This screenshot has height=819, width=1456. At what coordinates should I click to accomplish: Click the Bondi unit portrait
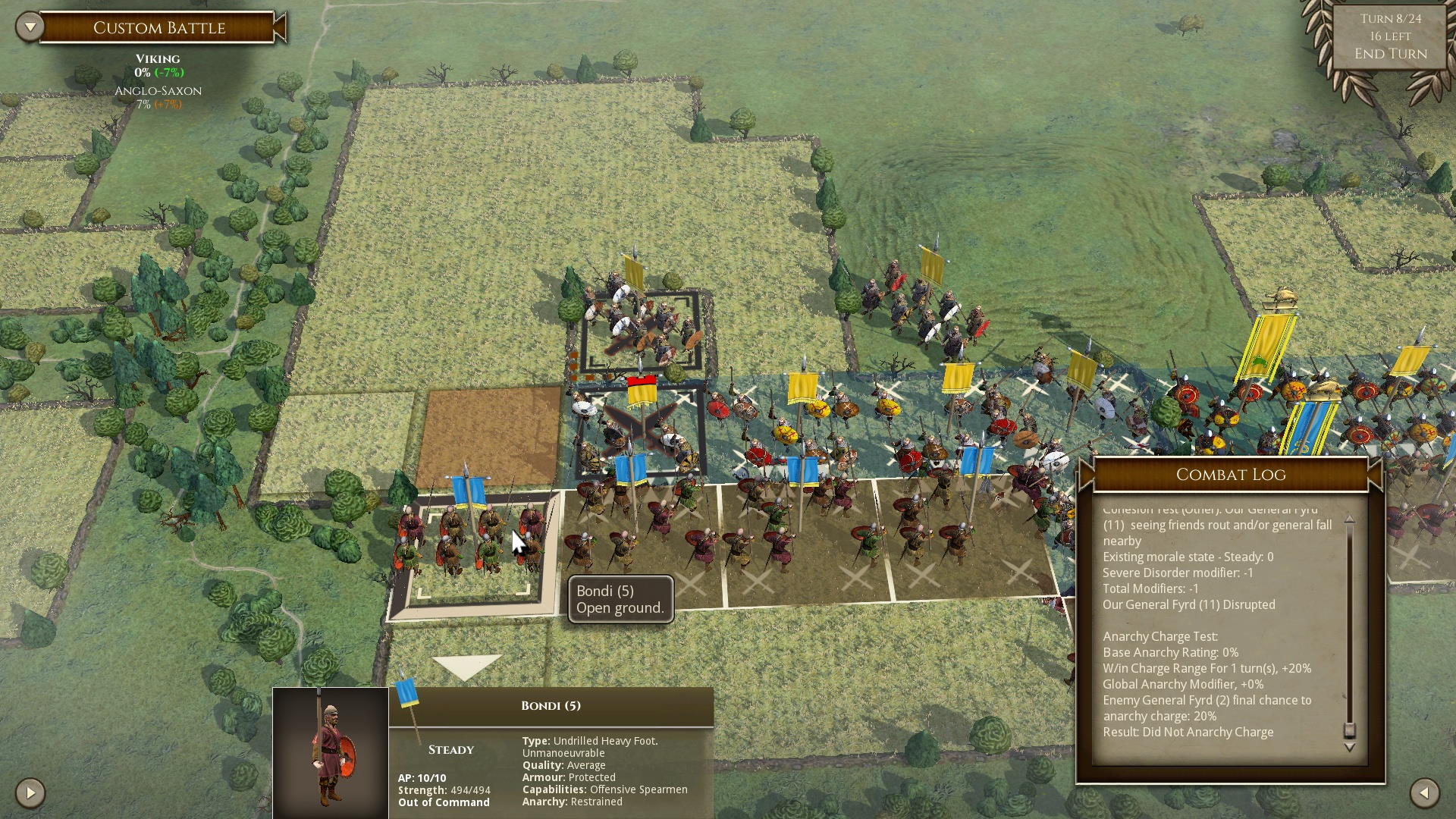331,752
